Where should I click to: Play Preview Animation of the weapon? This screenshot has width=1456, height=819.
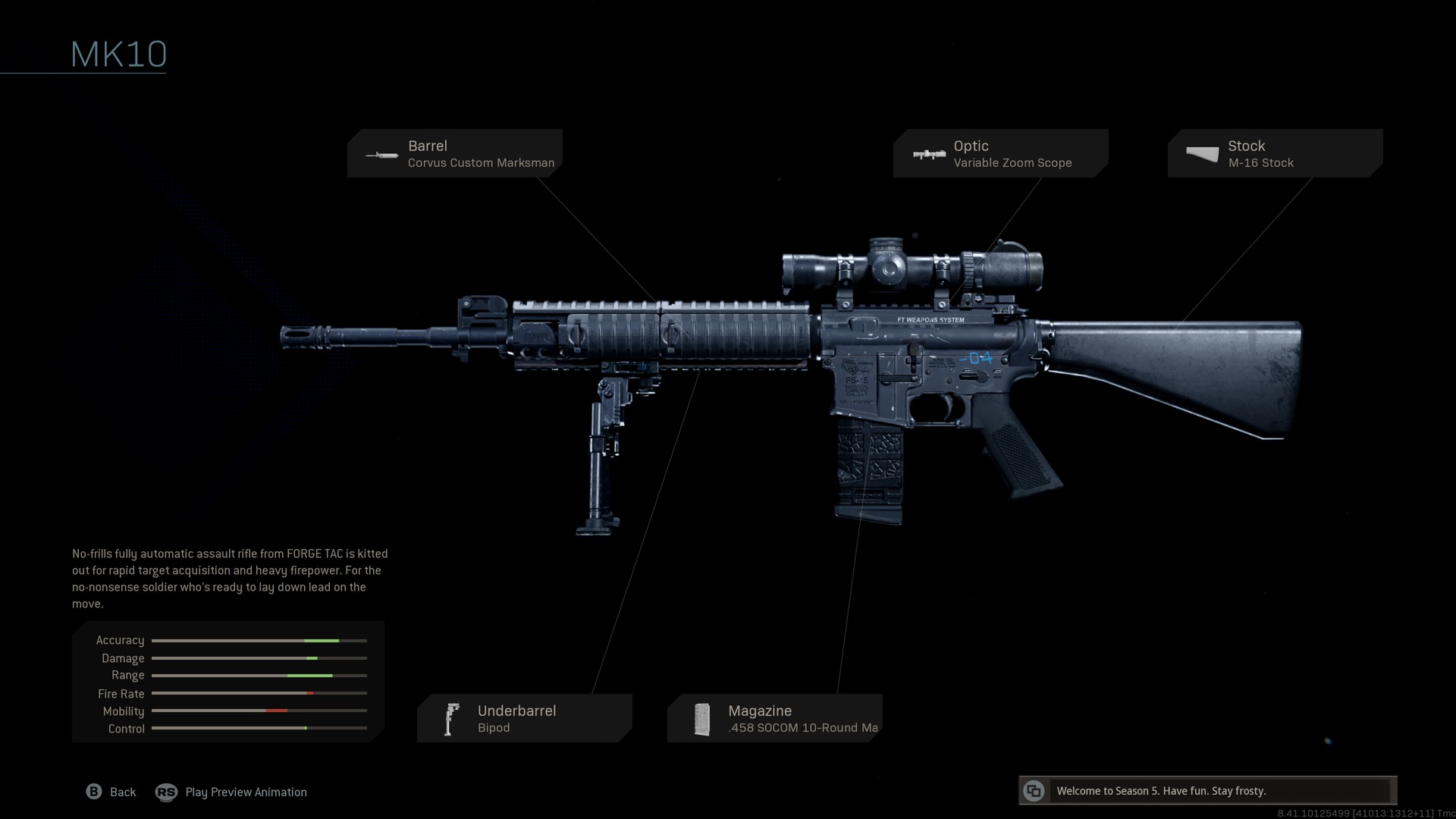click(x=231, y=792)
